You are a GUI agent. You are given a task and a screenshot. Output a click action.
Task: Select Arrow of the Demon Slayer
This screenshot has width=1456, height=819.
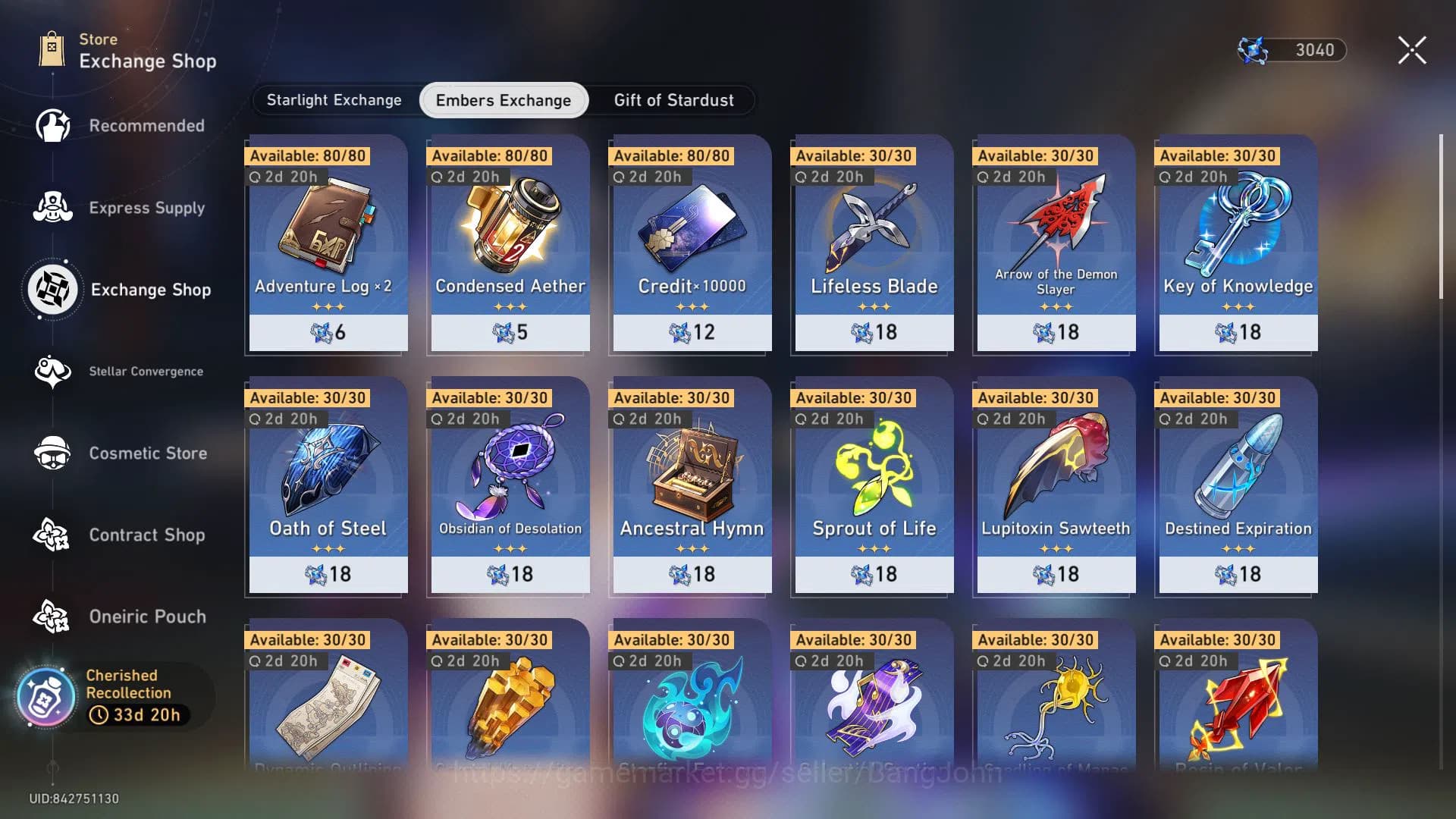1056,243
